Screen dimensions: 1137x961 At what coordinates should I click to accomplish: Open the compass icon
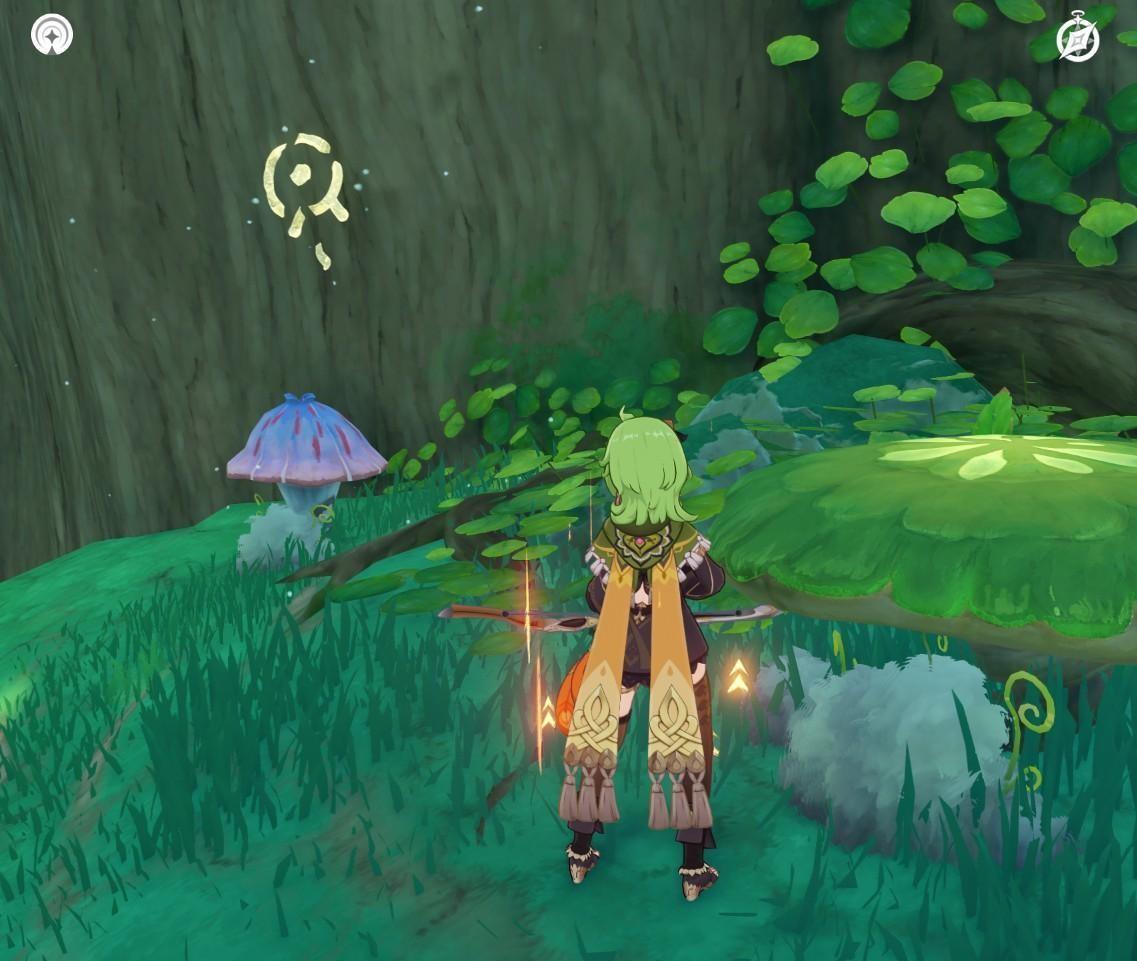(x=1078, y=40)
